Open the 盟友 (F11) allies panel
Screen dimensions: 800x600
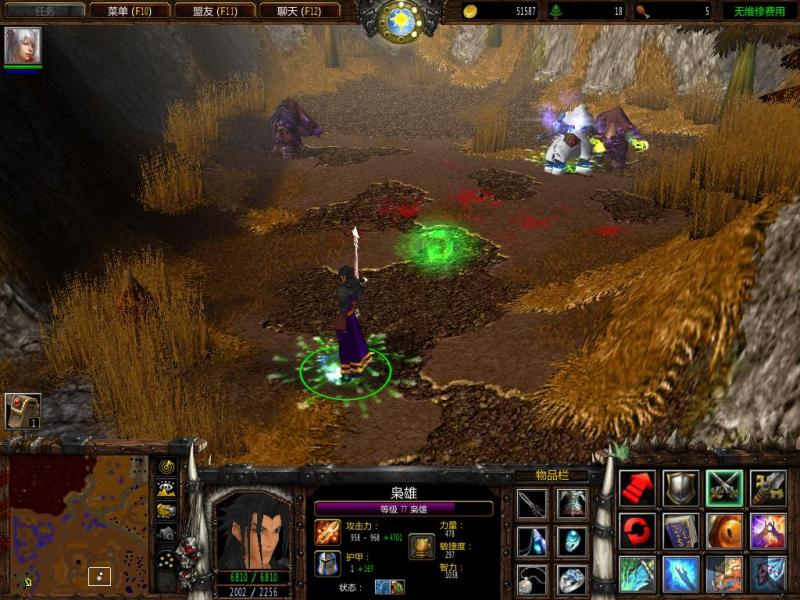[213, 11]
